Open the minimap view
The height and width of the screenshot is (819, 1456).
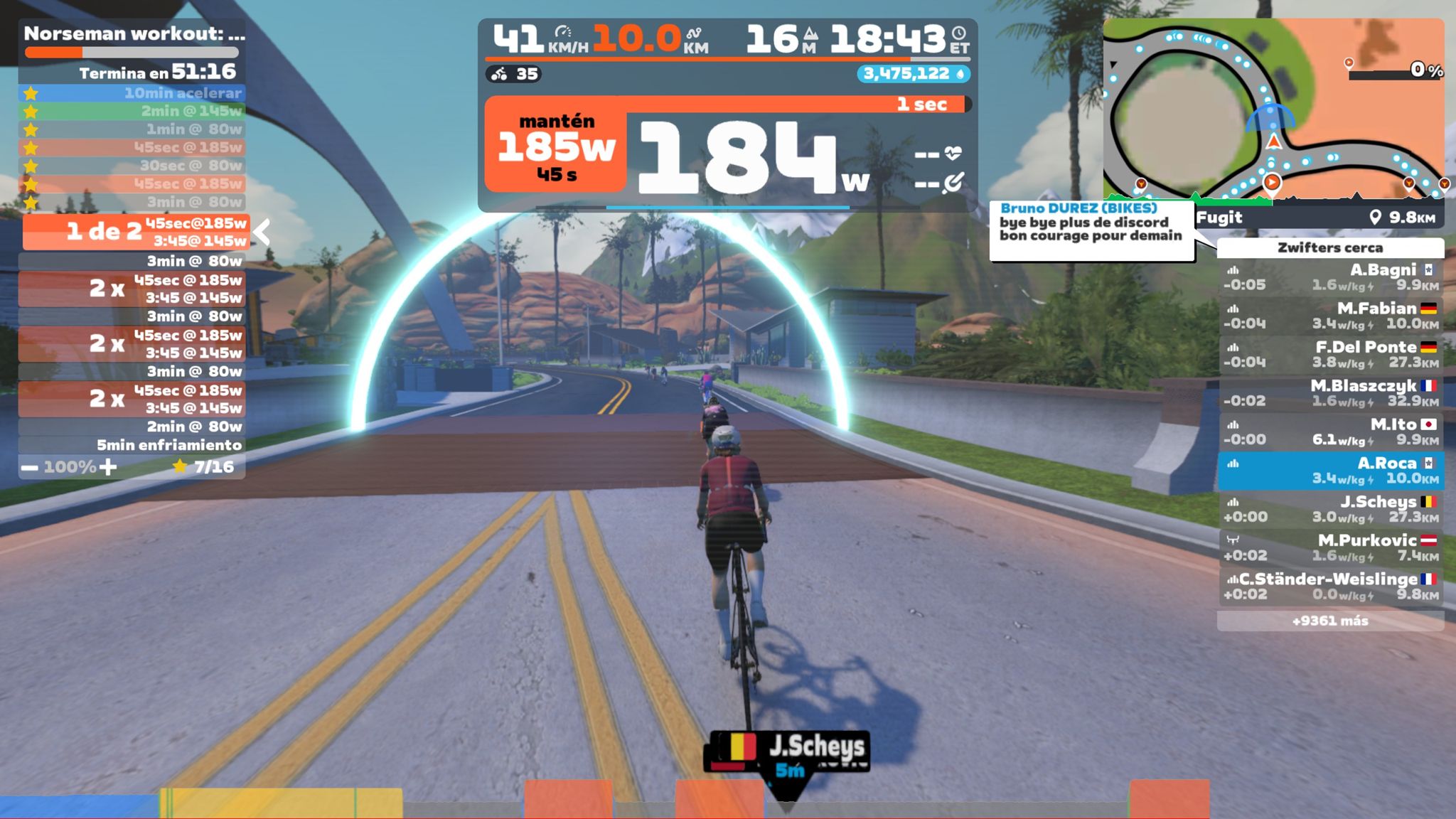pyautogui.click(x=1273, y=110)
